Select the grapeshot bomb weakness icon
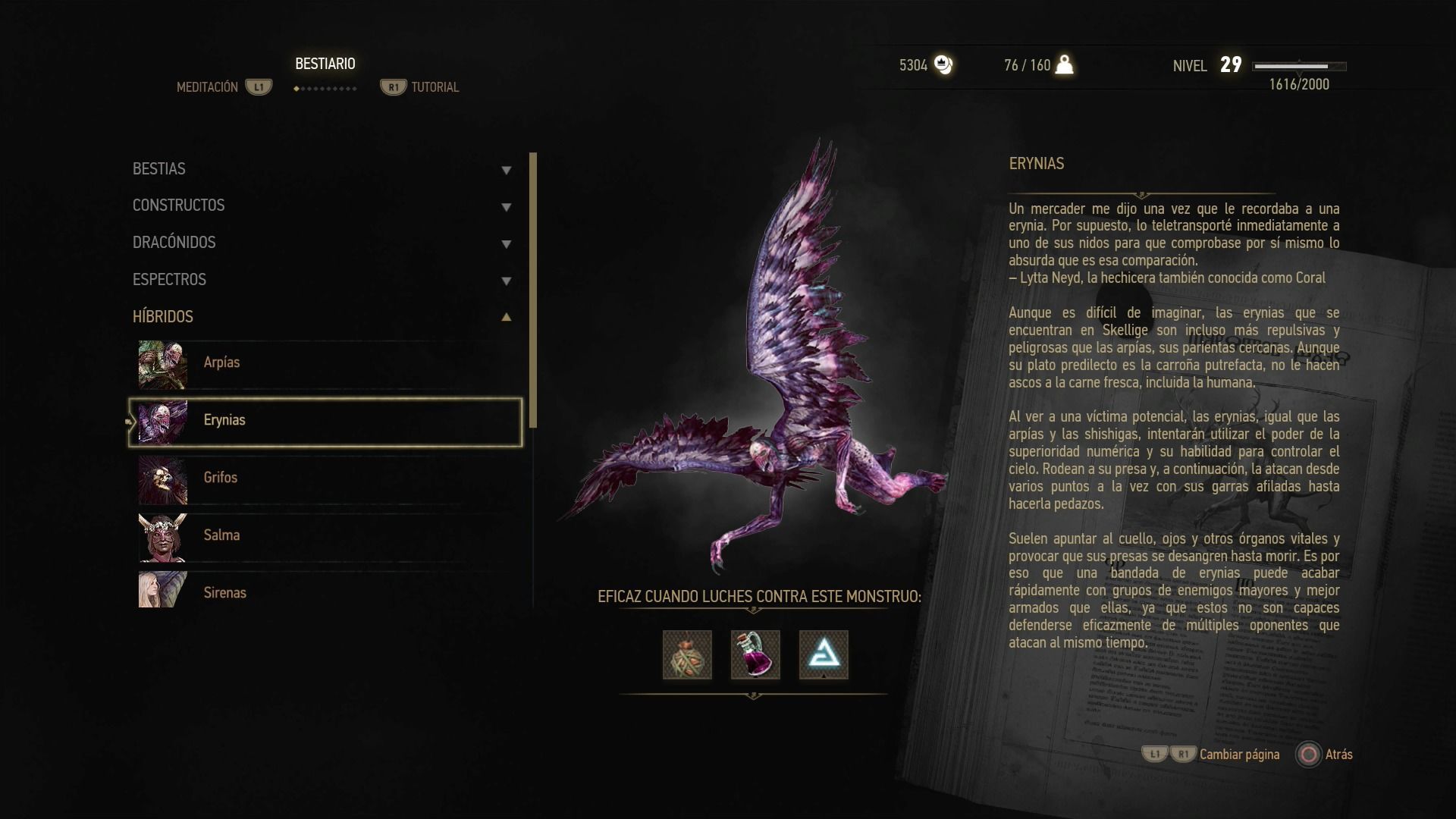This screenshot has height=819, width=1456. pos(687,654)
